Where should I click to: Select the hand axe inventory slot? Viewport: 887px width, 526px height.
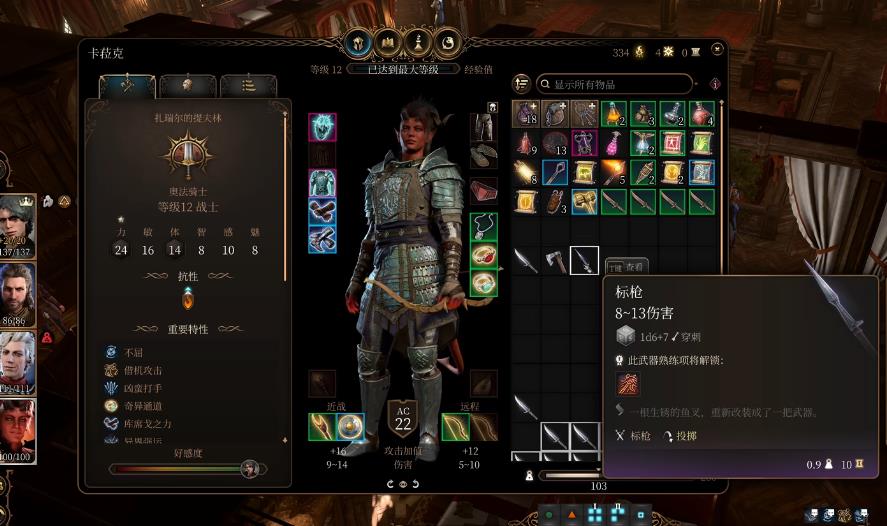tap(555, 260)
